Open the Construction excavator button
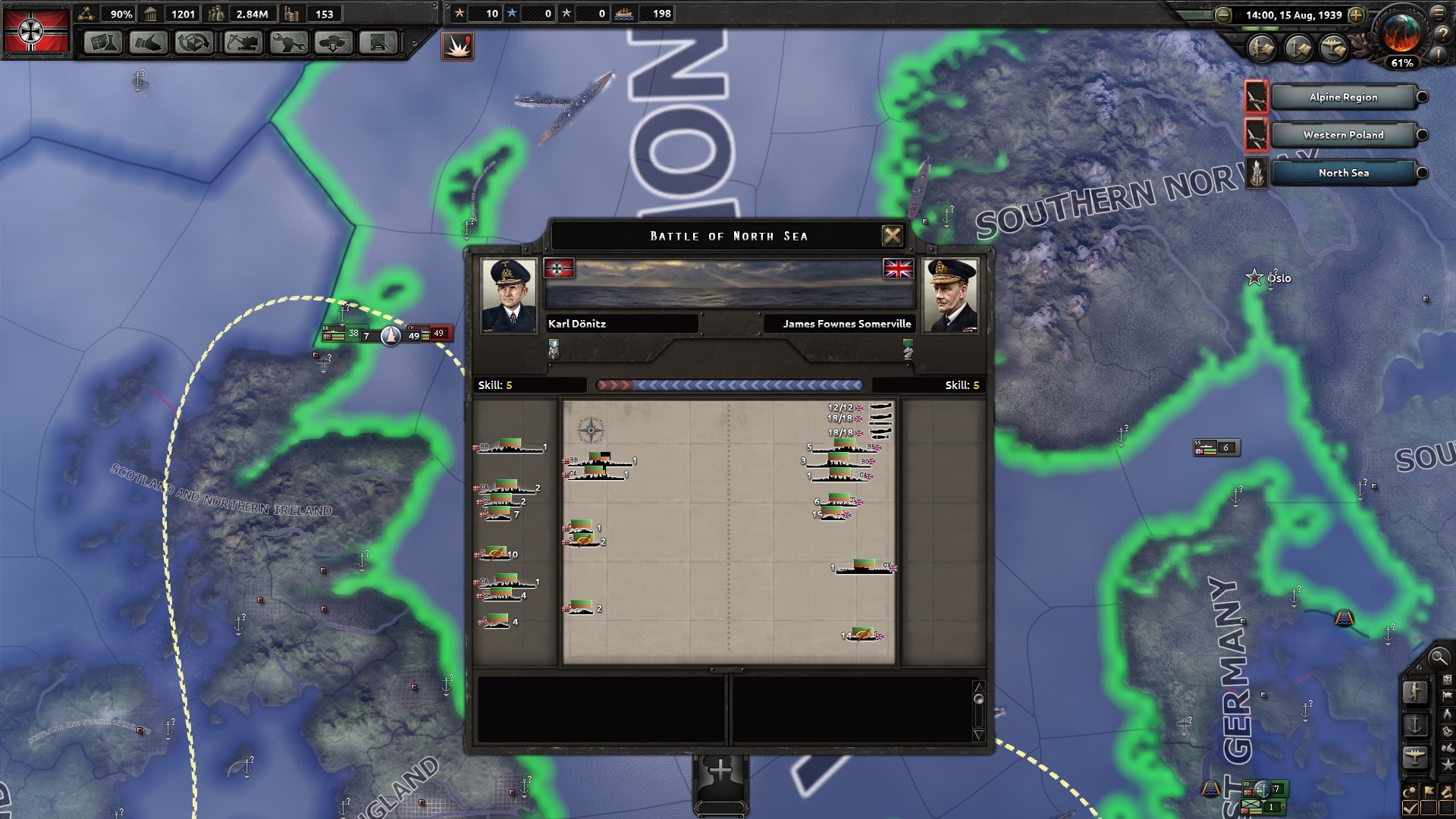This screenshot has height=819, width=1456. (243, 42)
